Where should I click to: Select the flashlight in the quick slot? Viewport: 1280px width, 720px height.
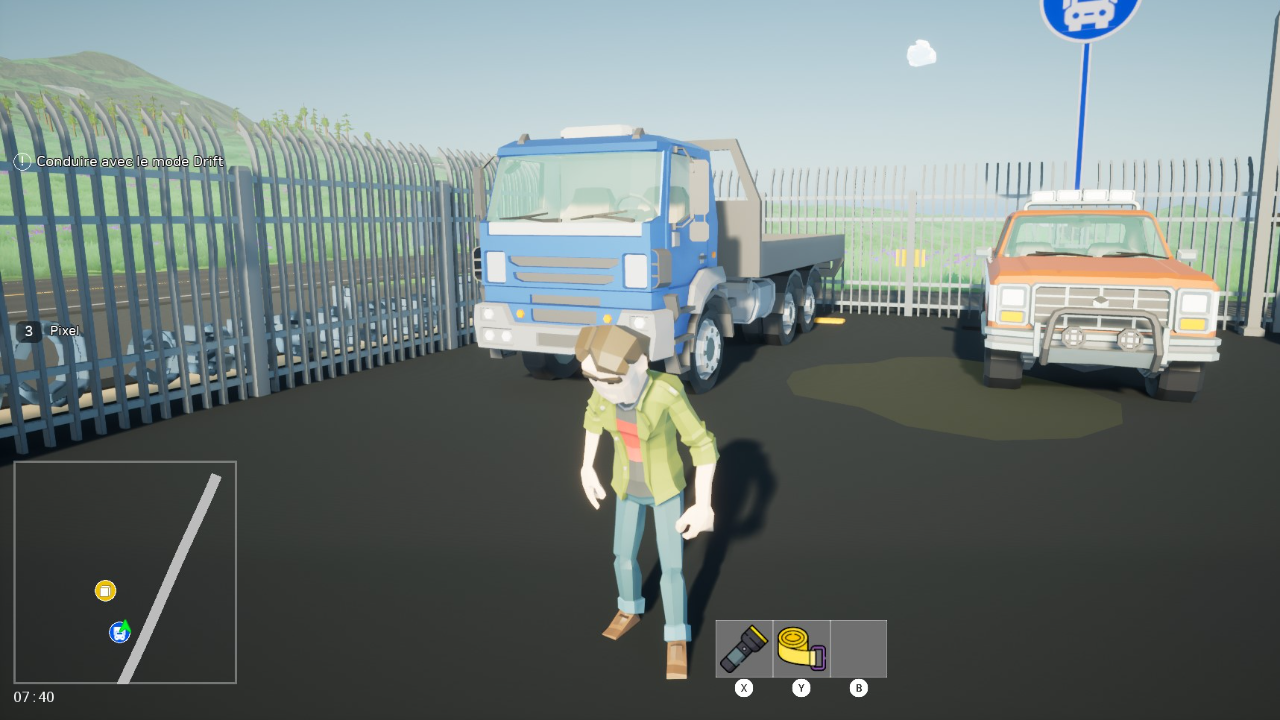743,648
